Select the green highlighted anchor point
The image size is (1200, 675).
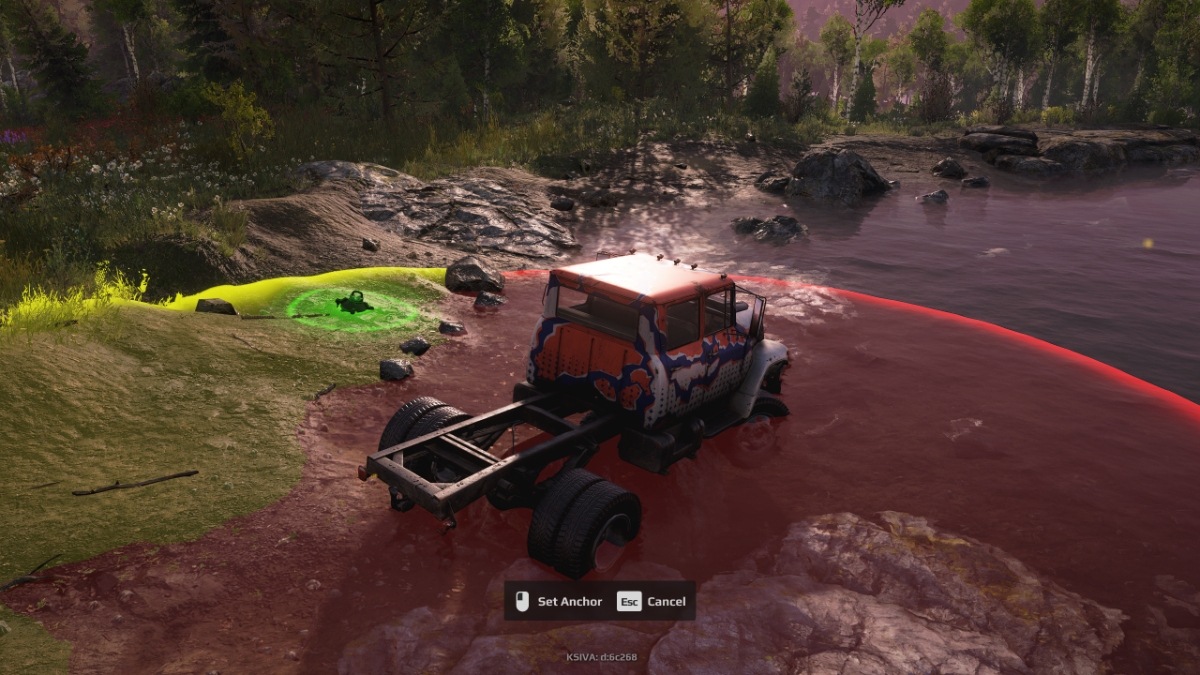(x=353, y=303)
